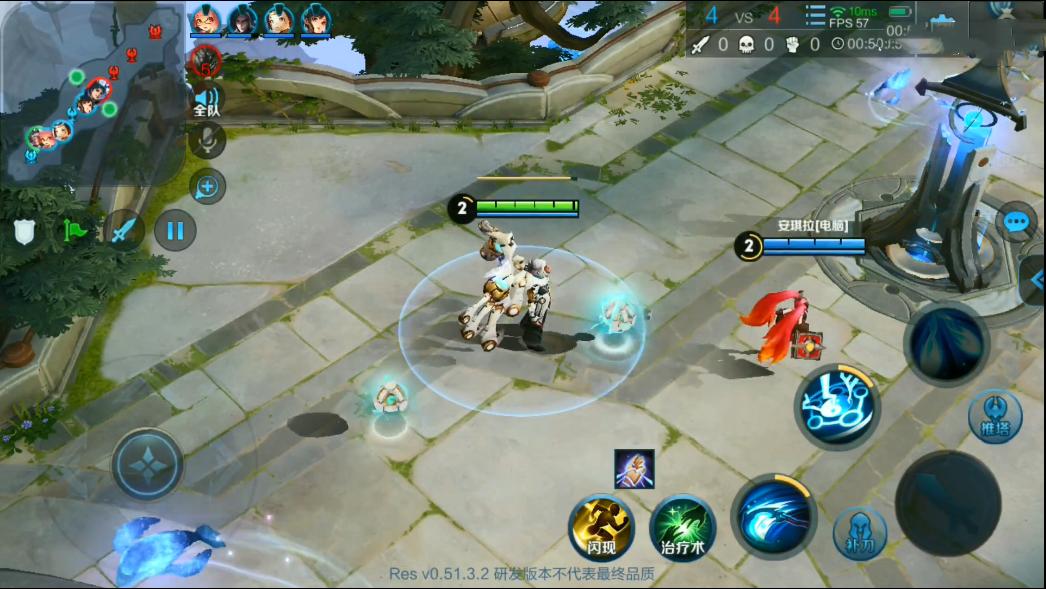The width and height of the screenshot is (1046, 589).
Task: Pause the match with the pause button
Action: tap(175, 231)
